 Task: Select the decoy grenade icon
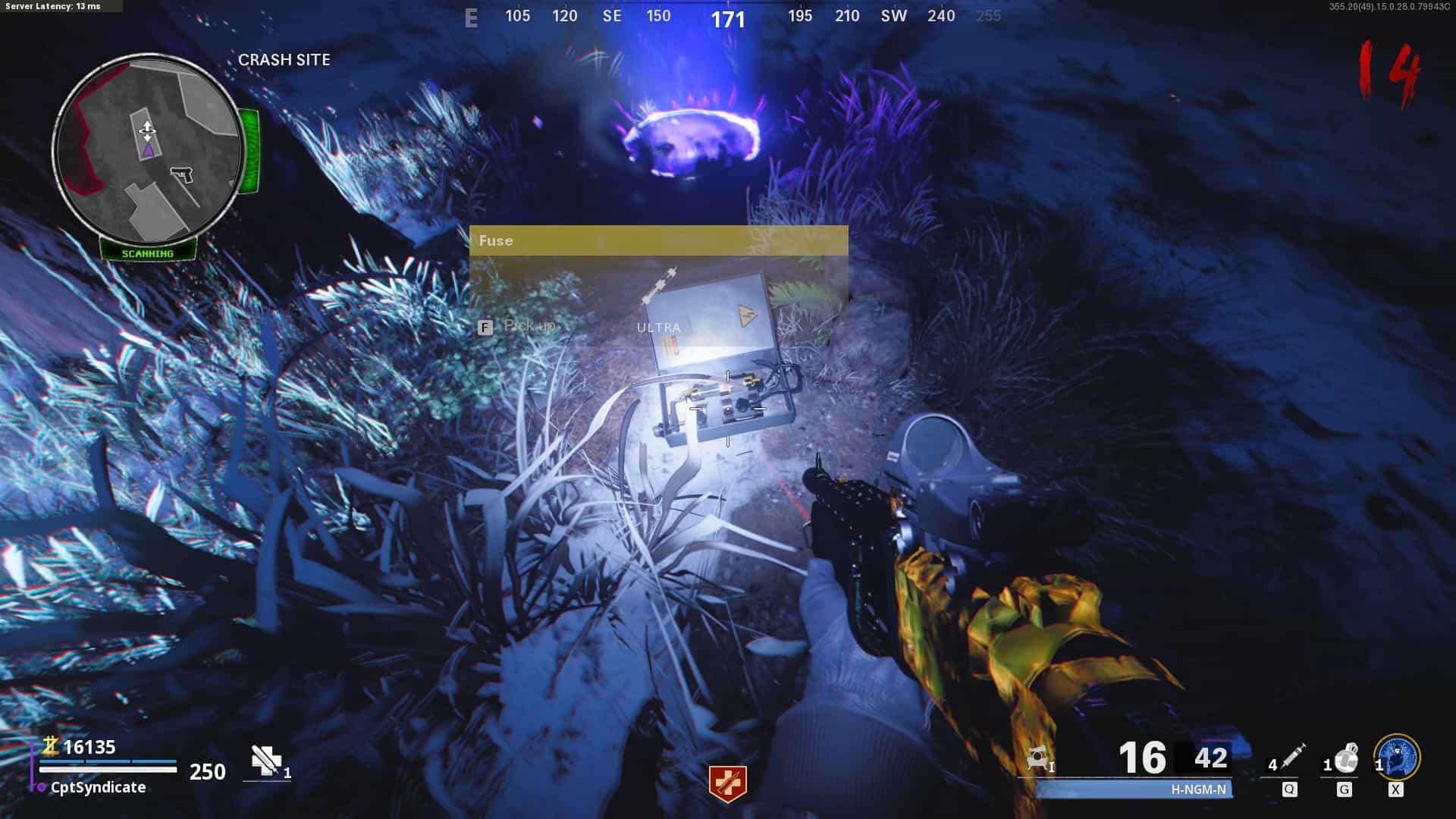pyautogui.click(x=1345, y=758)
